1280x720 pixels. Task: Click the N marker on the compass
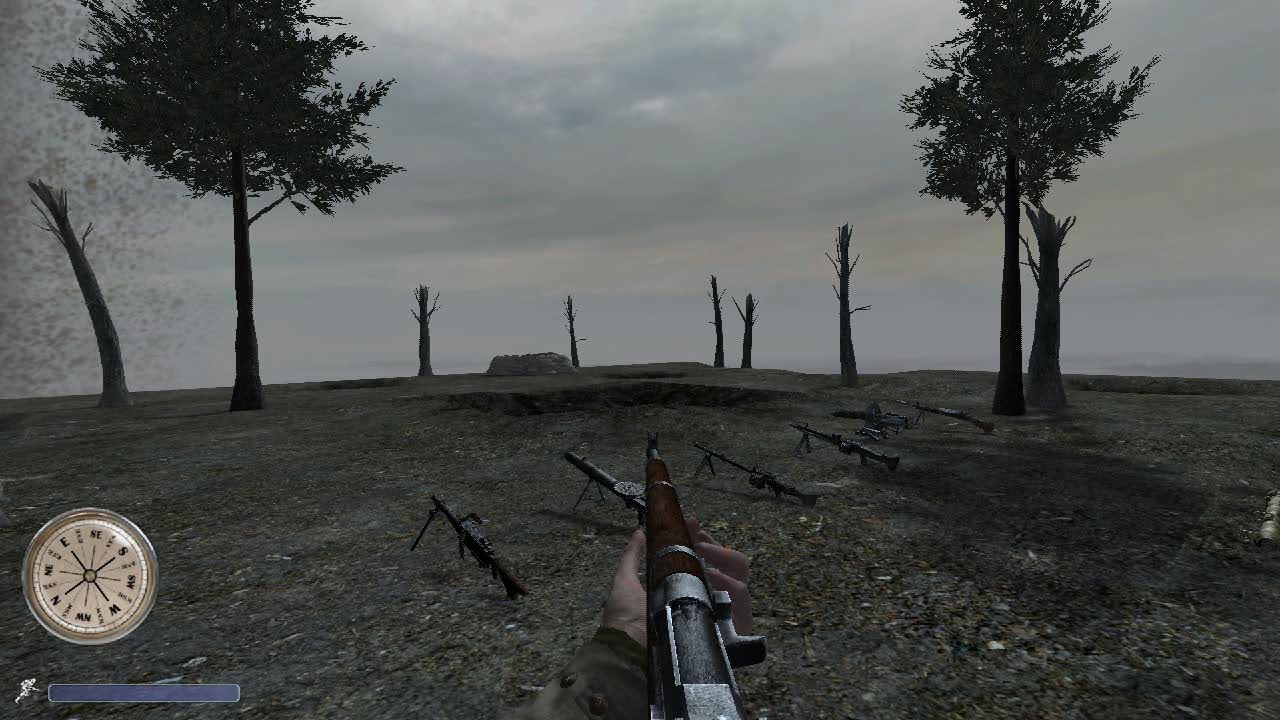click(54, 599)
